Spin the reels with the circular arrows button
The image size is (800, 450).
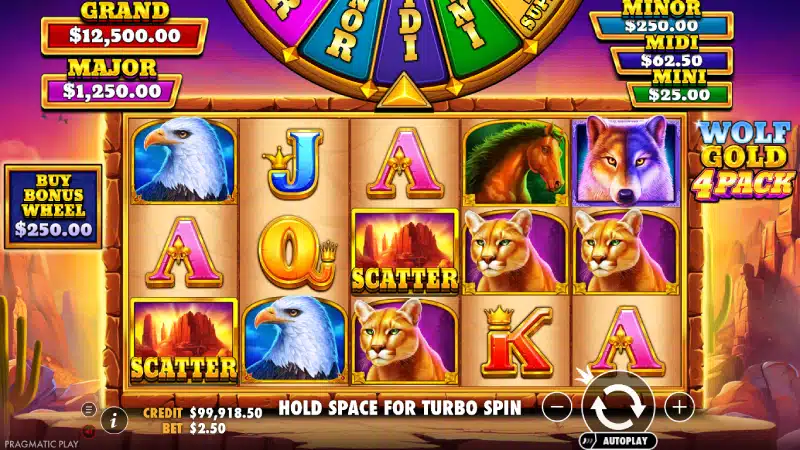[x=618, y=404]
